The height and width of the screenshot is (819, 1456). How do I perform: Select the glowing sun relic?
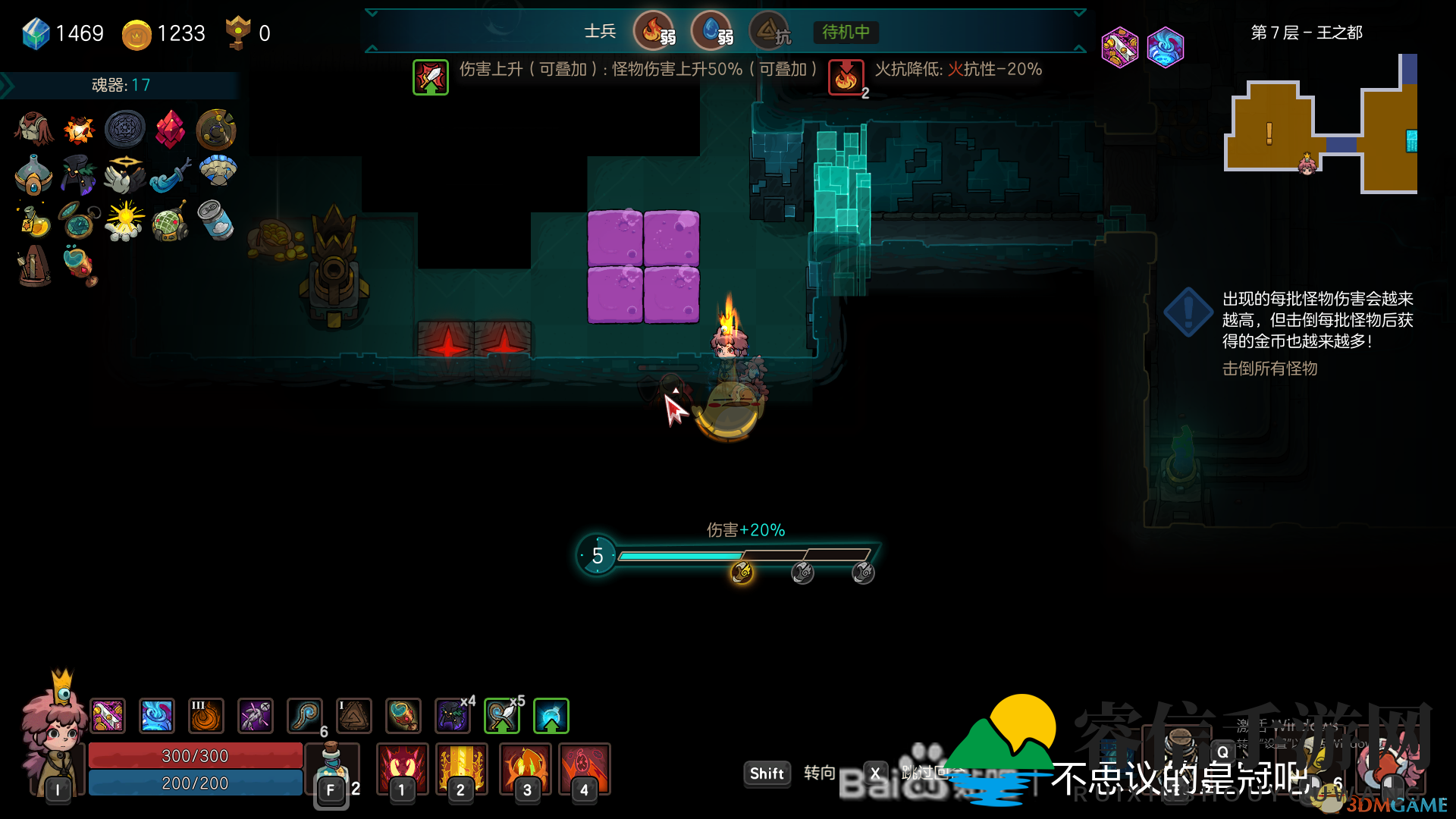124,220
